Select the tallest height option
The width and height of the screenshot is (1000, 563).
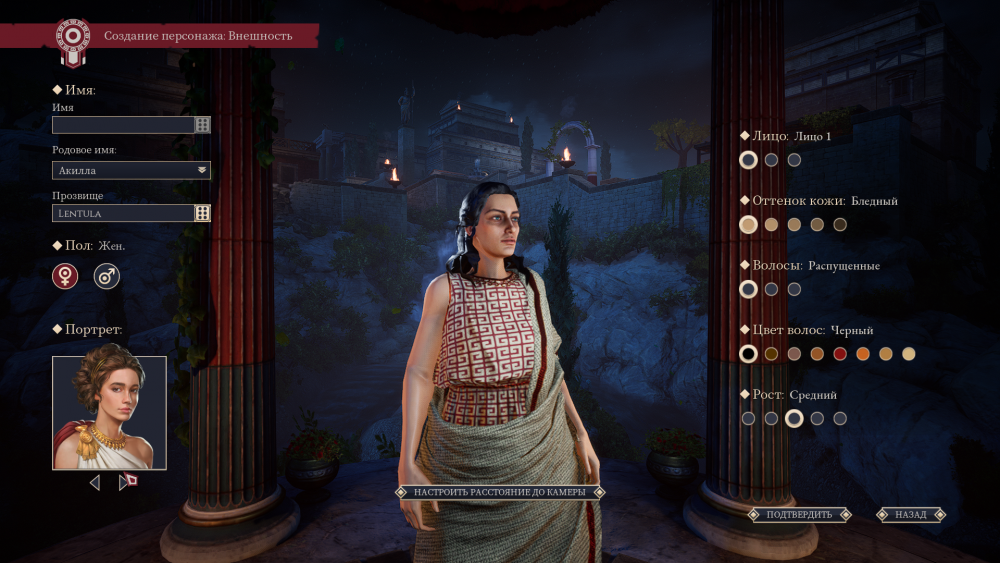pyautogui.click(x=840, y=419)
